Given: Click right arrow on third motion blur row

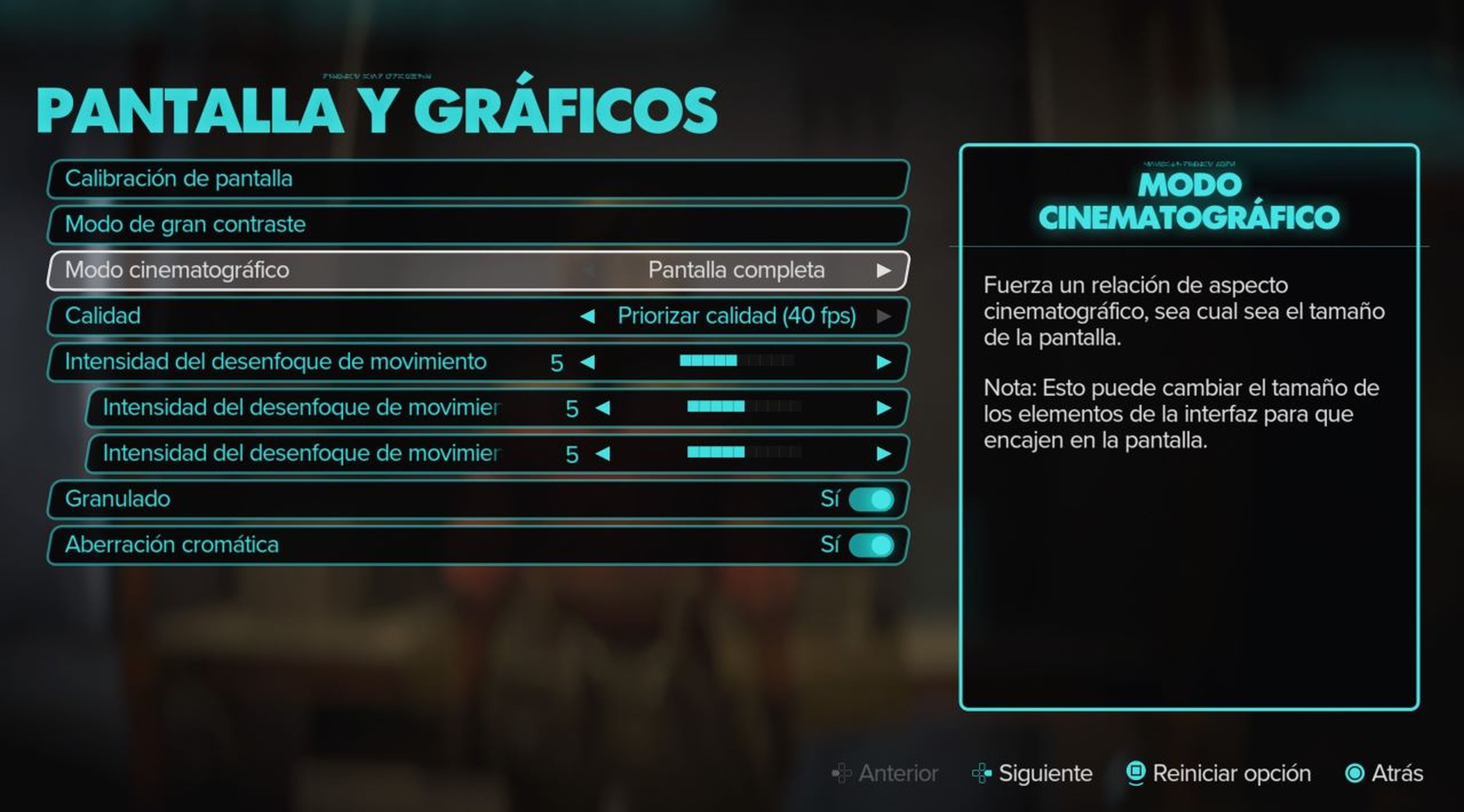Looking at the screenshot, I should (883, 453).
